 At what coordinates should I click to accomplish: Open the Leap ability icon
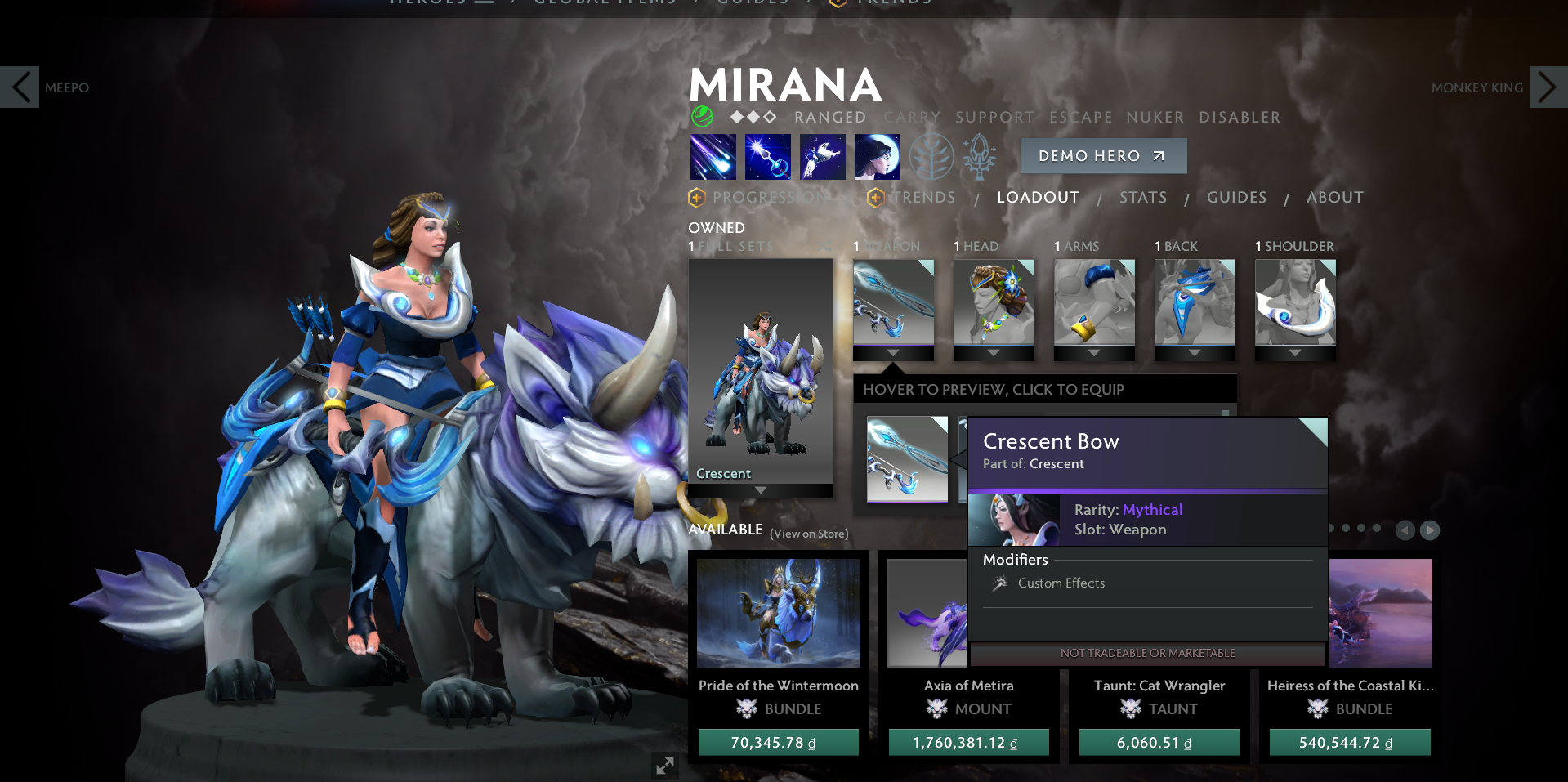point(823,157)
